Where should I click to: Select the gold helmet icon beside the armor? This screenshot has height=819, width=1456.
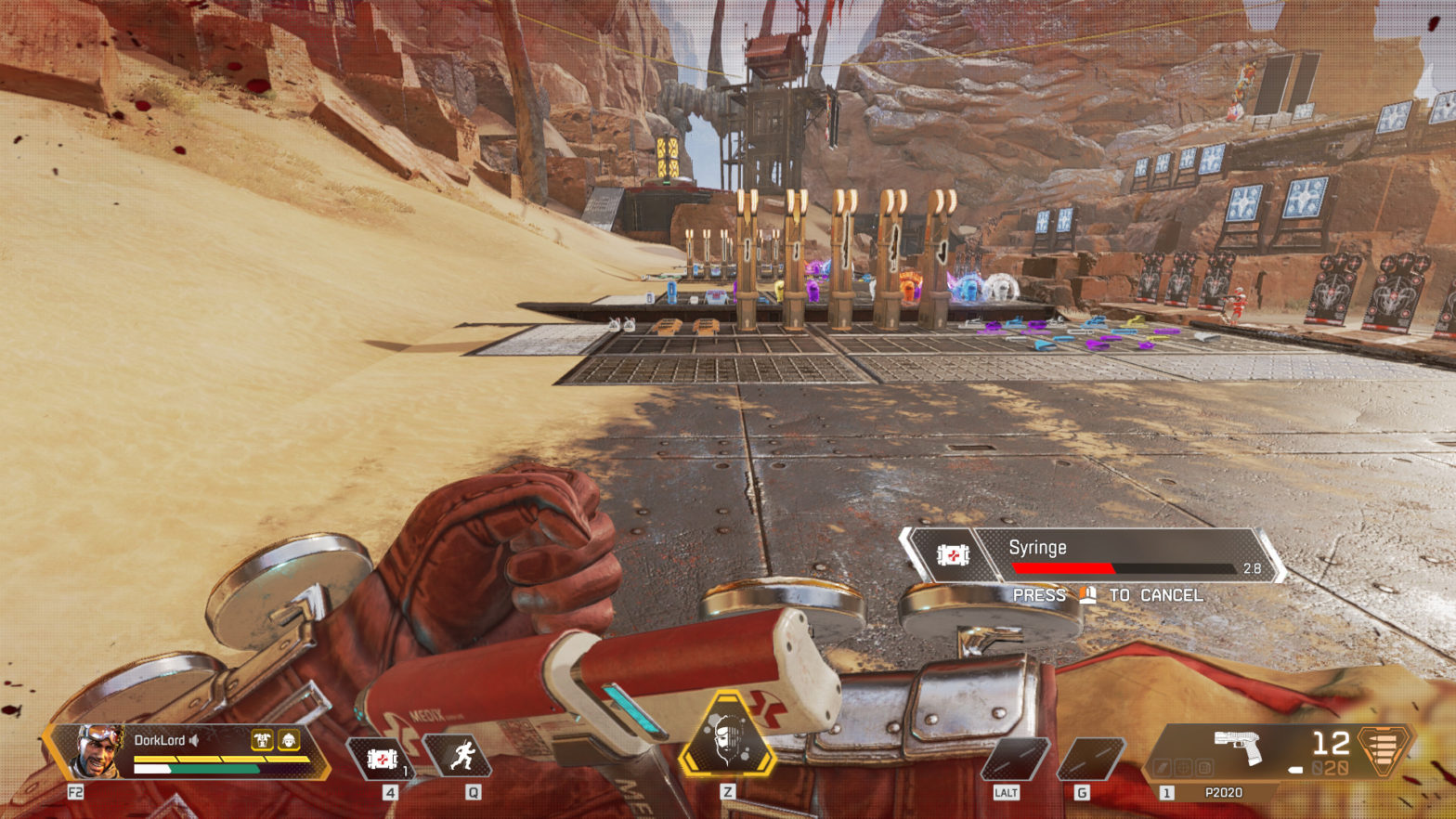coord(291,741)
